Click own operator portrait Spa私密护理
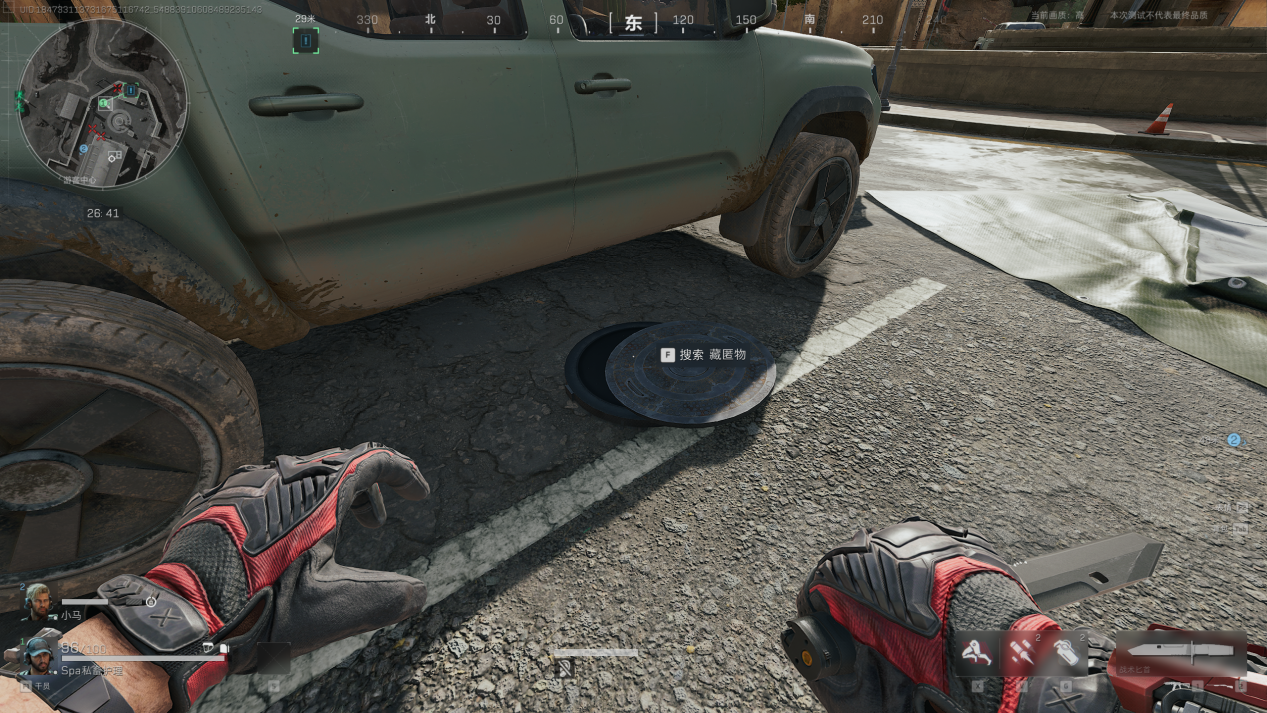1267x713 pixels. point(38,655)
